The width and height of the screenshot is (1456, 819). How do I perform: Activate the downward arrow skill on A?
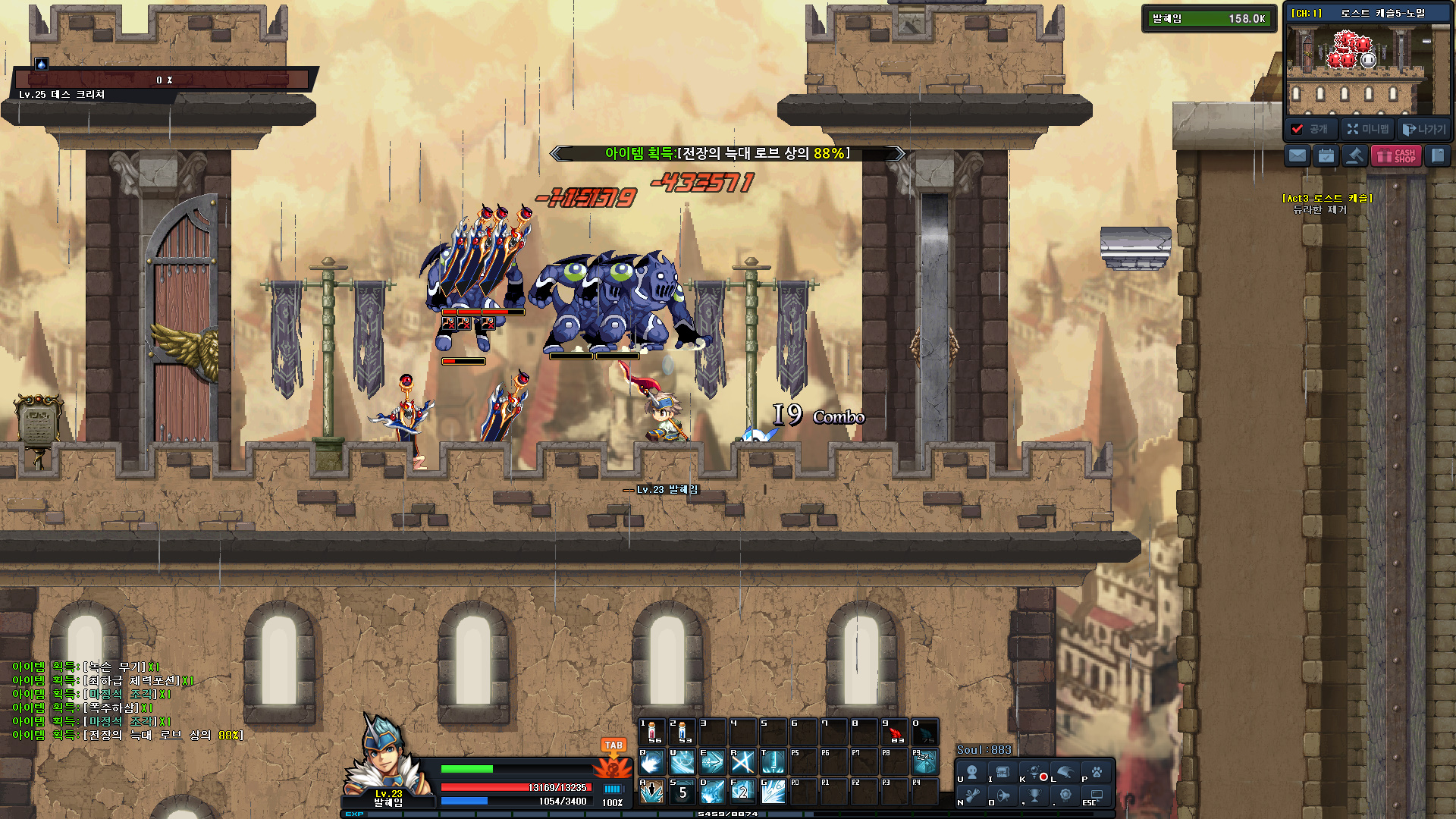[x=652, y=792]
